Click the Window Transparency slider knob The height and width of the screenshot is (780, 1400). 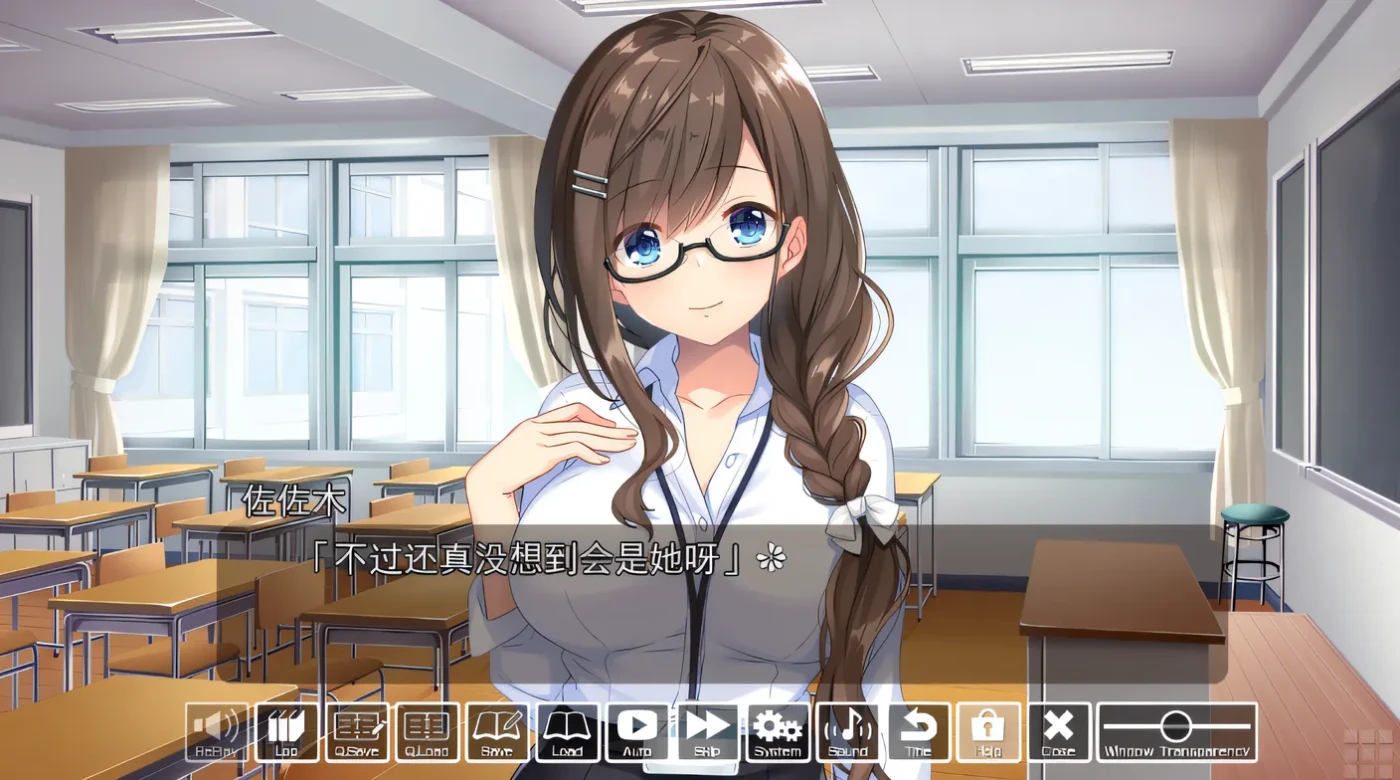1176,725
